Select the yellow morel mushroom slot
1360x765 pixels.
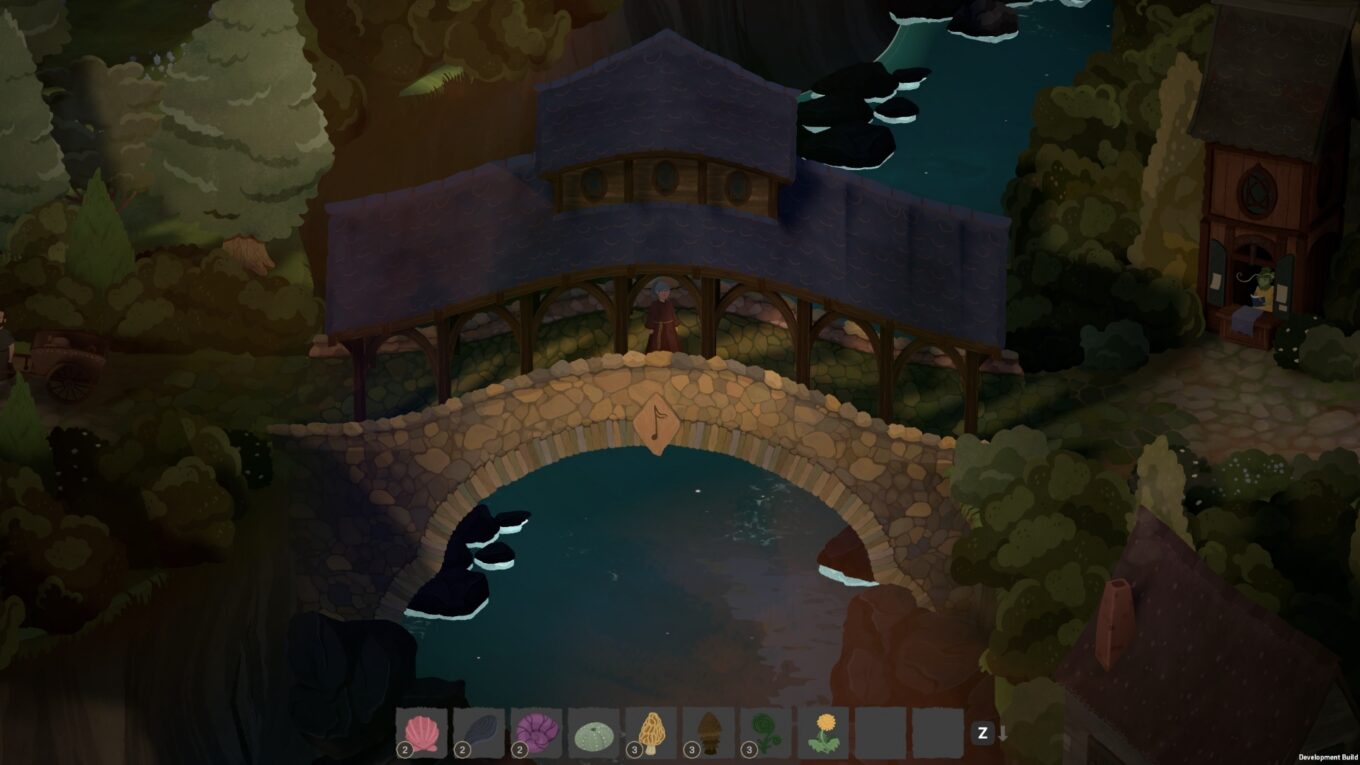pyautogui.click(x=652, y=733)
